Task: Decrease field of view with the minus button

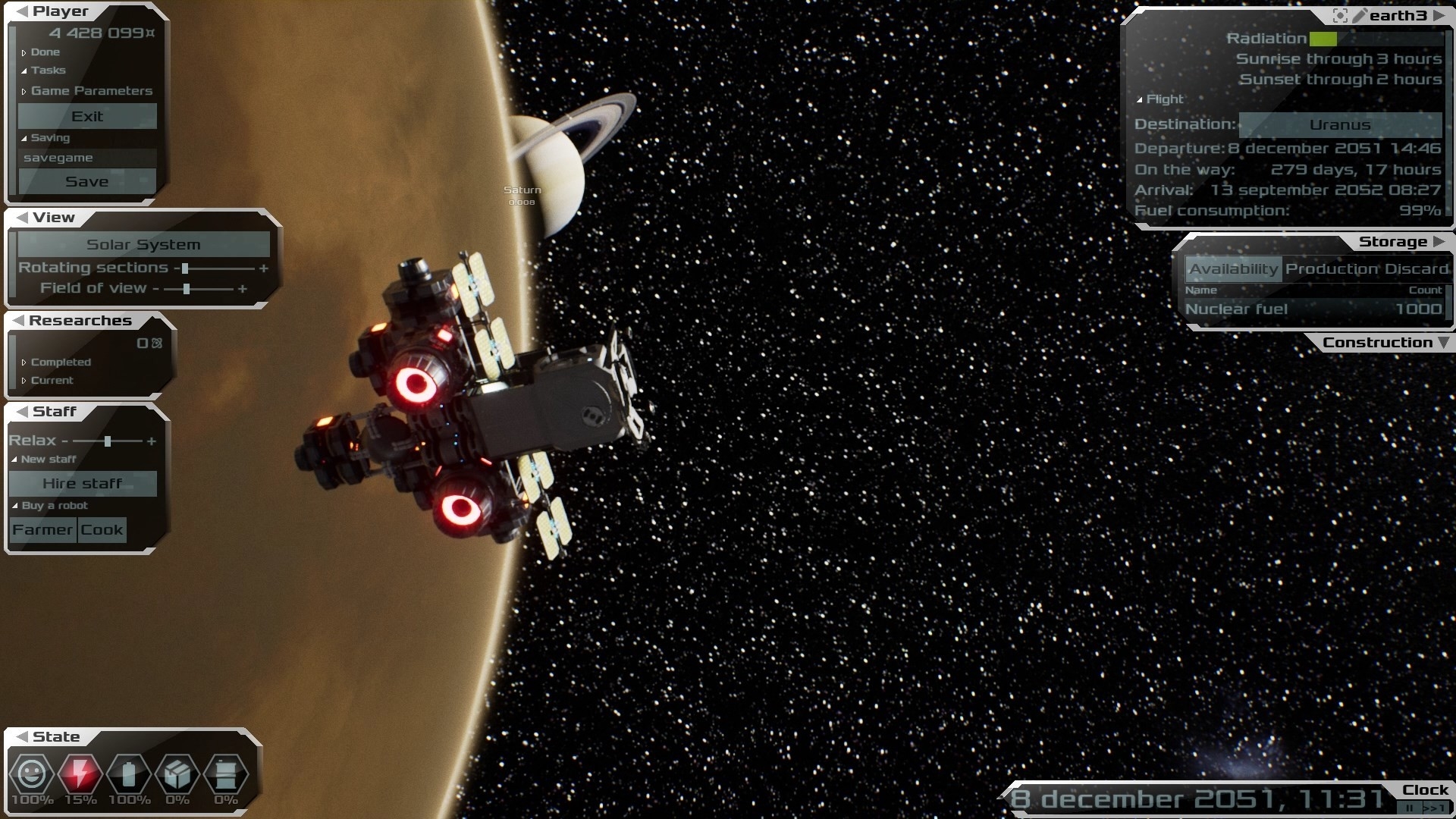Action: [x=155, y=289]
